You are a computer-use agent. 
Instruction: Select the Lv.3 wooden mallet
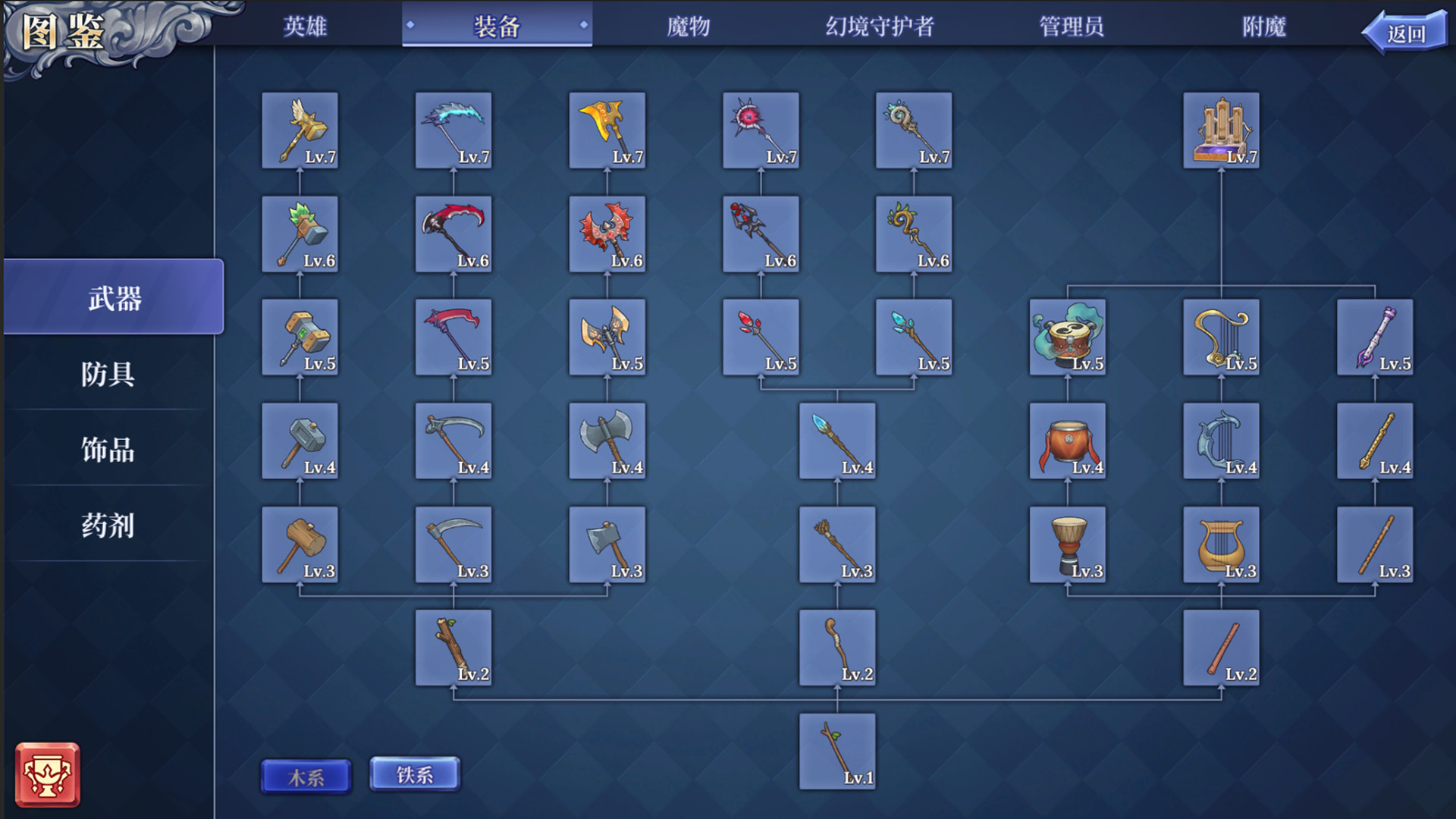[x=300, y=544]
